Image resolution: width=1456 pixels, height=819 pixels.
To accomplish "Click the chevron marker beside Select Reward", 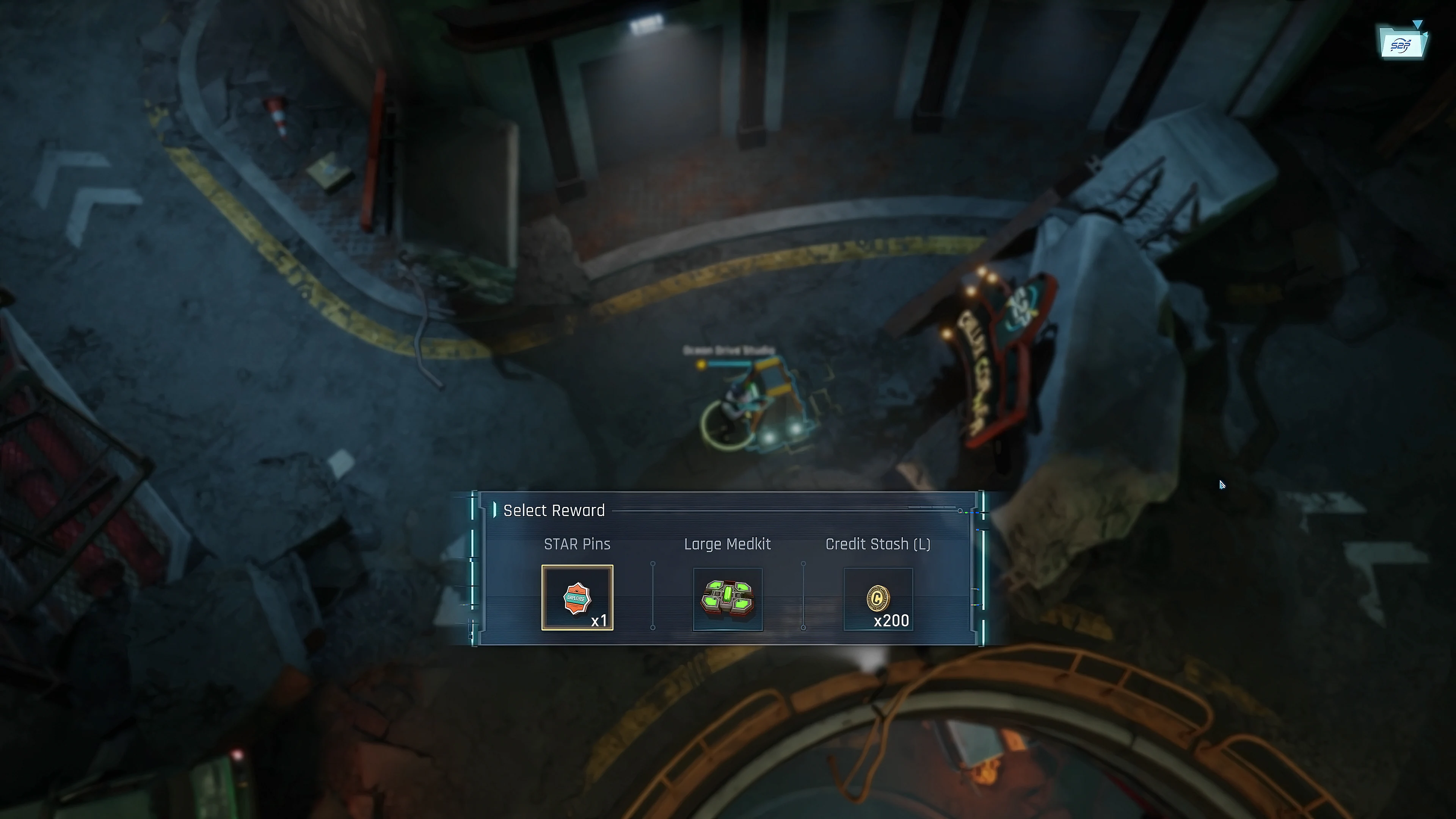I will pos(496,510).
